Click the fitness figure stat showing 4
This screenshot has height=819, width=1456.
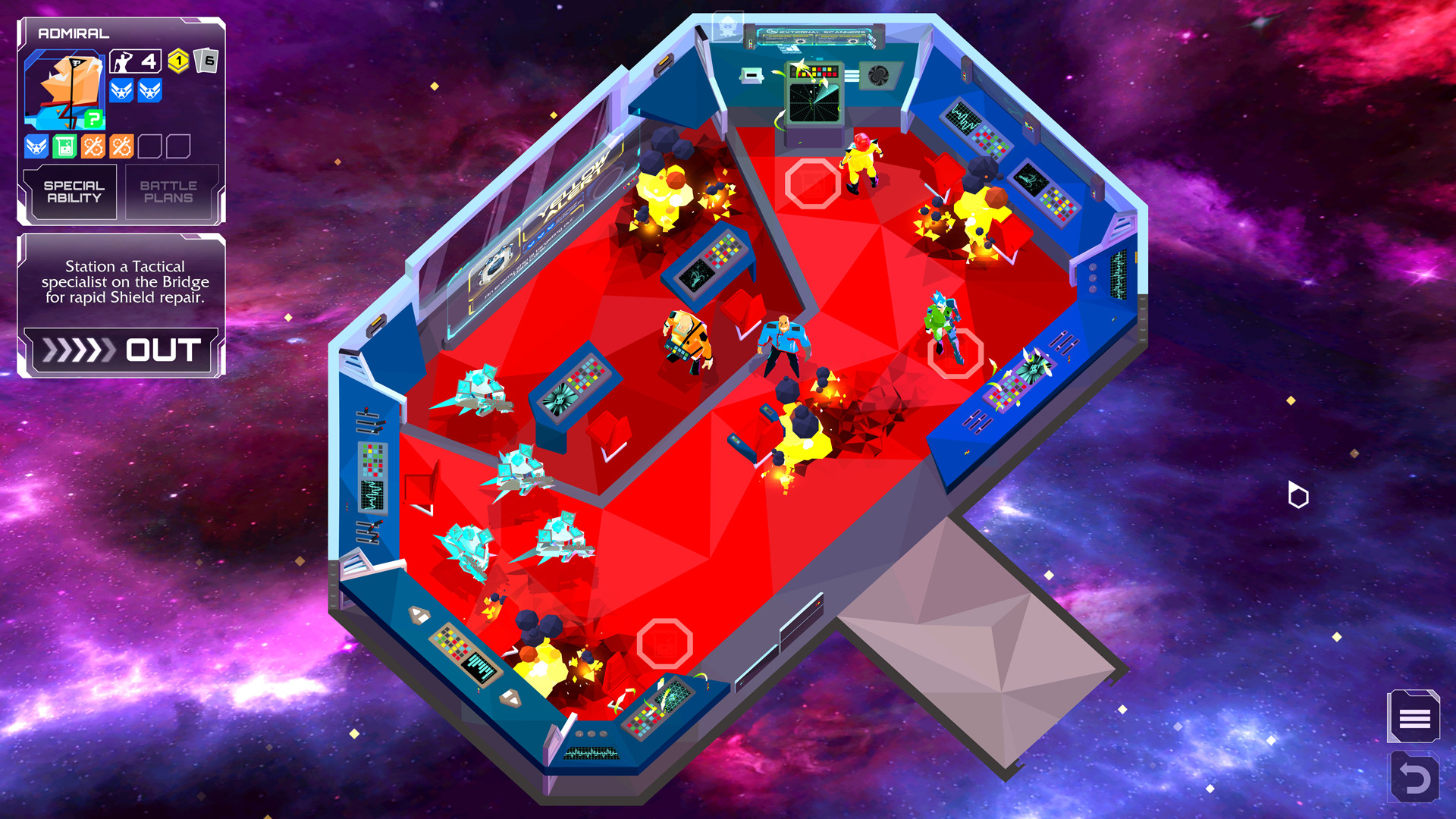click(135, 61)
